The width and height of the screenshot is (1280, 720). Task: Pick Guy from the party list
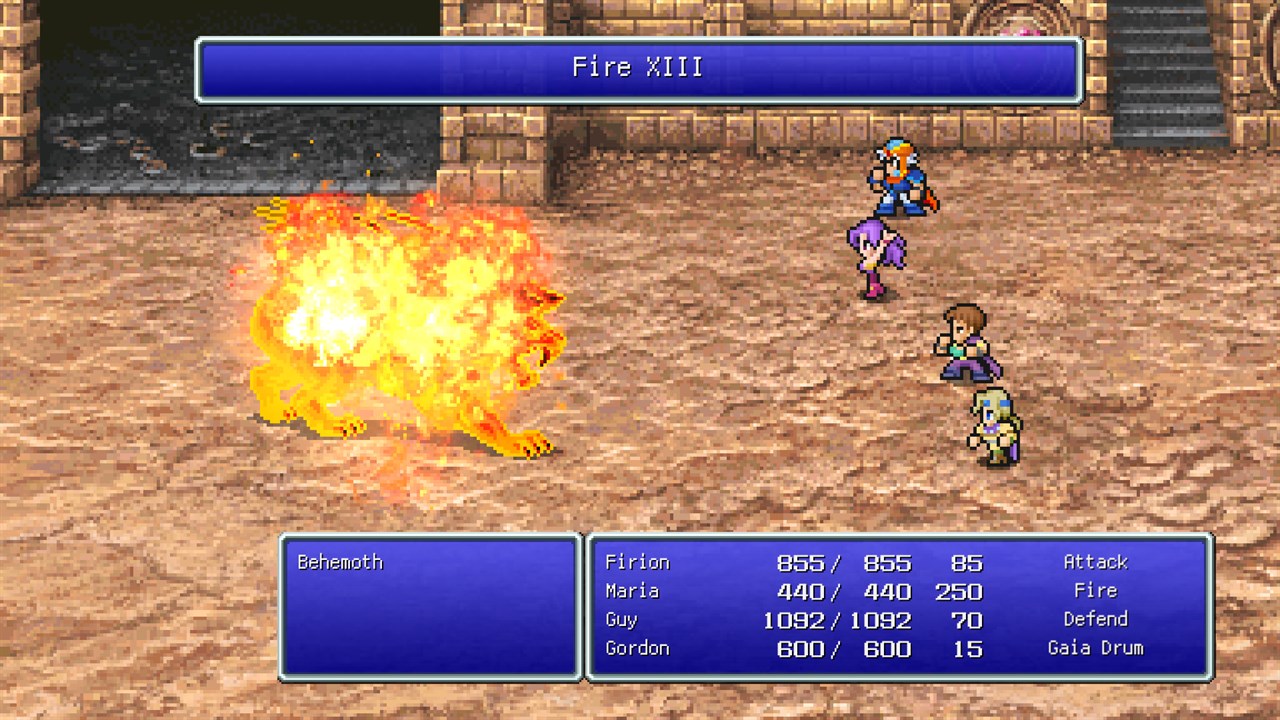point(621,620)
